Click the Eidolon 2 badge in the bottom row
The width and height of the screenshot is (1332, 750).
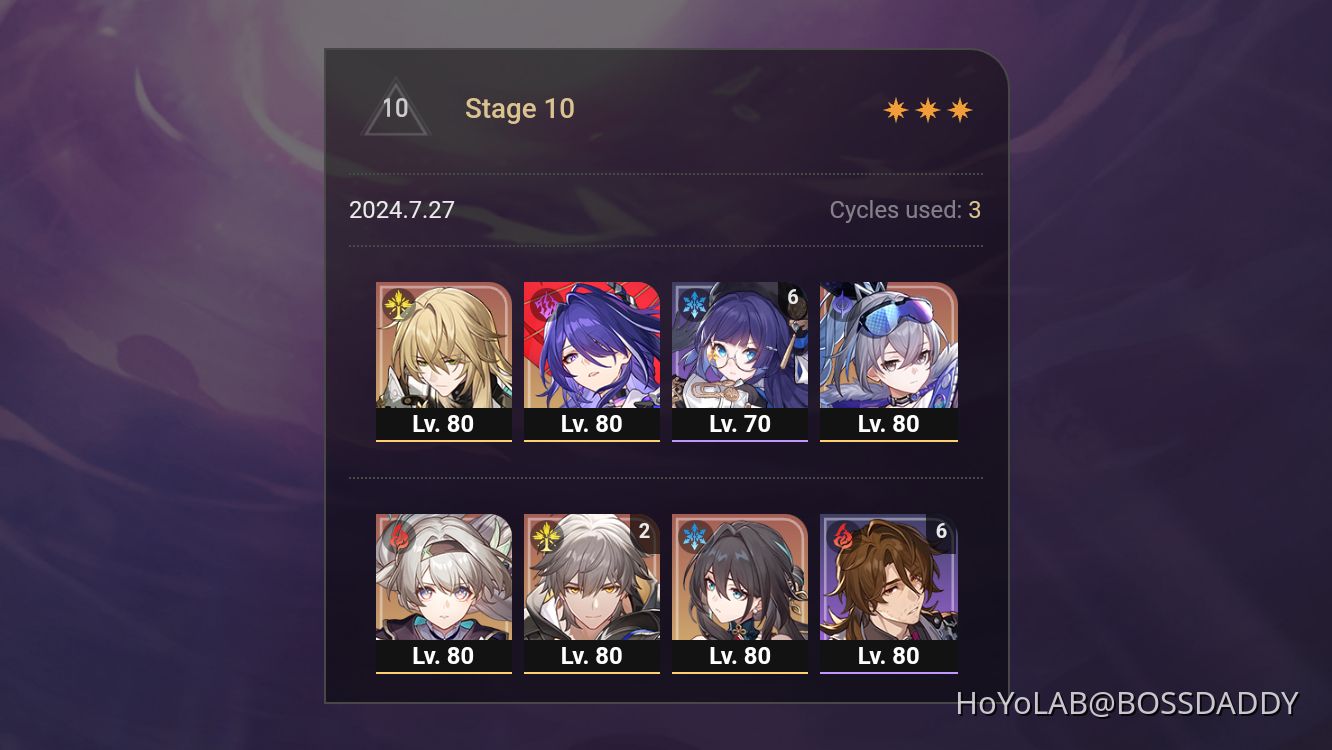click(642, 532)
